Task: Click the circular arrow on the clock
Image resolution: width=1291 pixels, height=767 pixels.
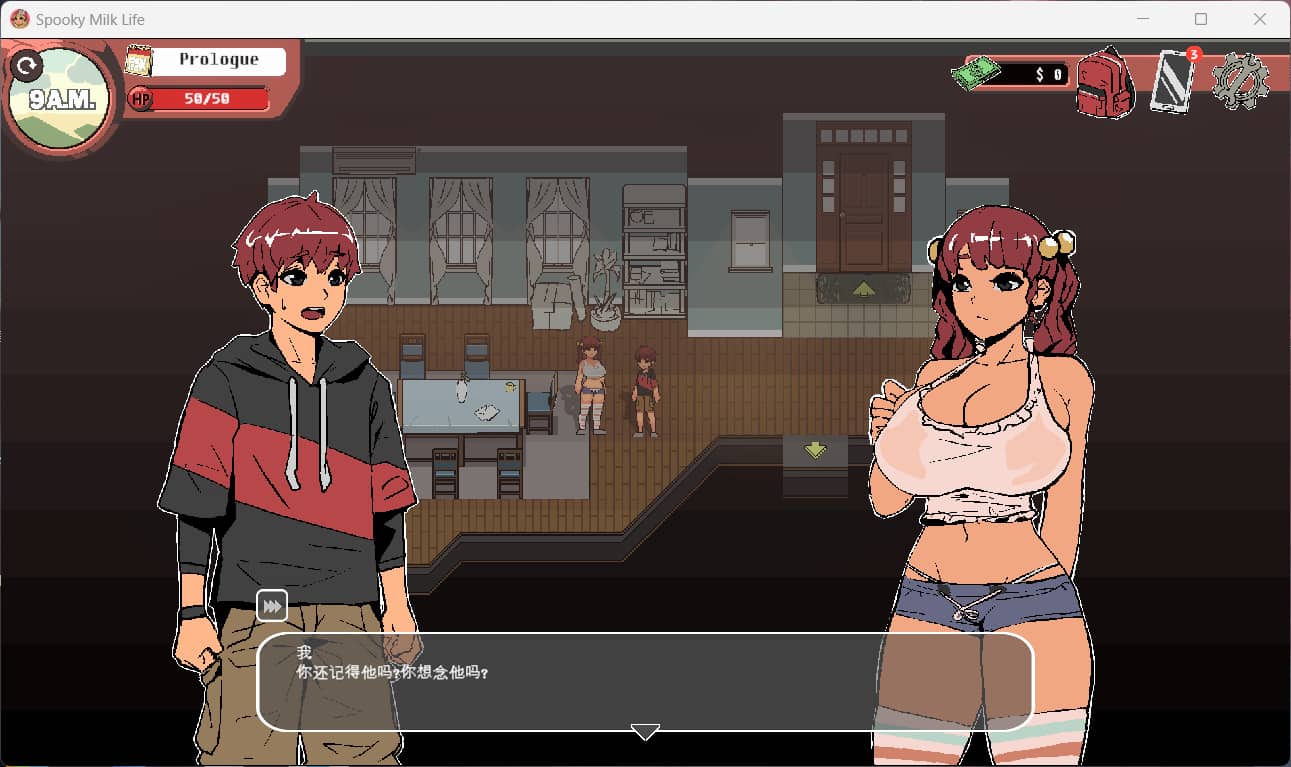Action: pyautogui.click(x=26, y=67)
